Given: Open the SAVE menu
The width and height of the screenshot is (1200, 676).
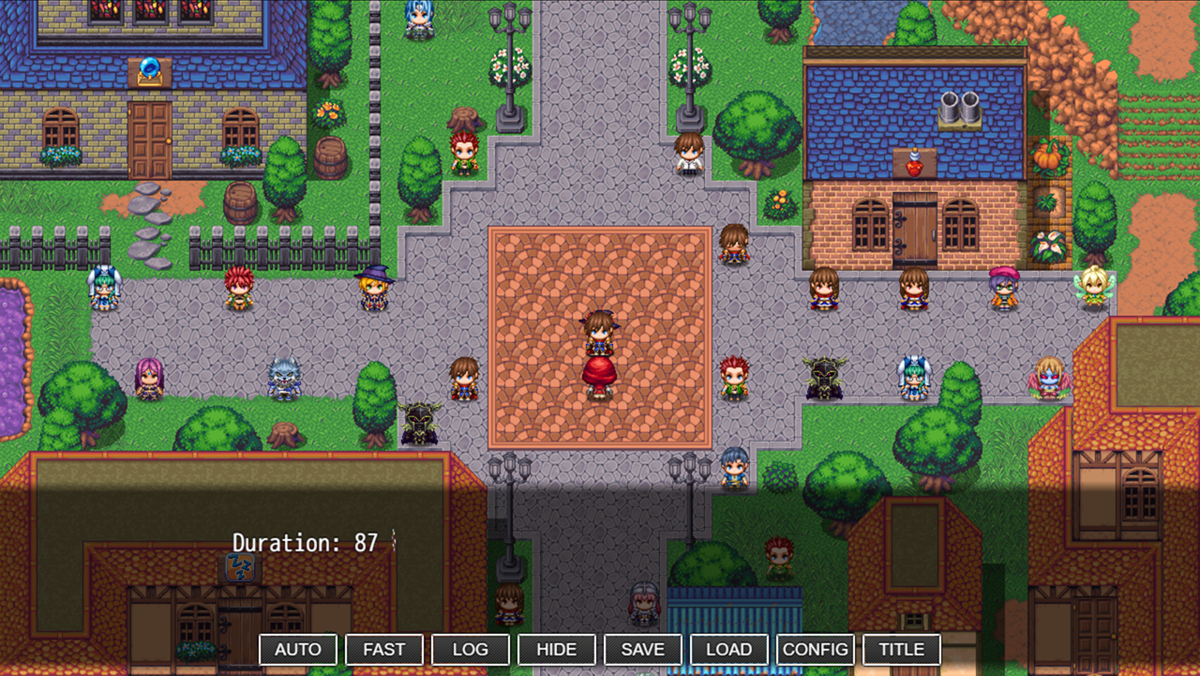Looking at the screenshot, I should click(x=642, y=649).
